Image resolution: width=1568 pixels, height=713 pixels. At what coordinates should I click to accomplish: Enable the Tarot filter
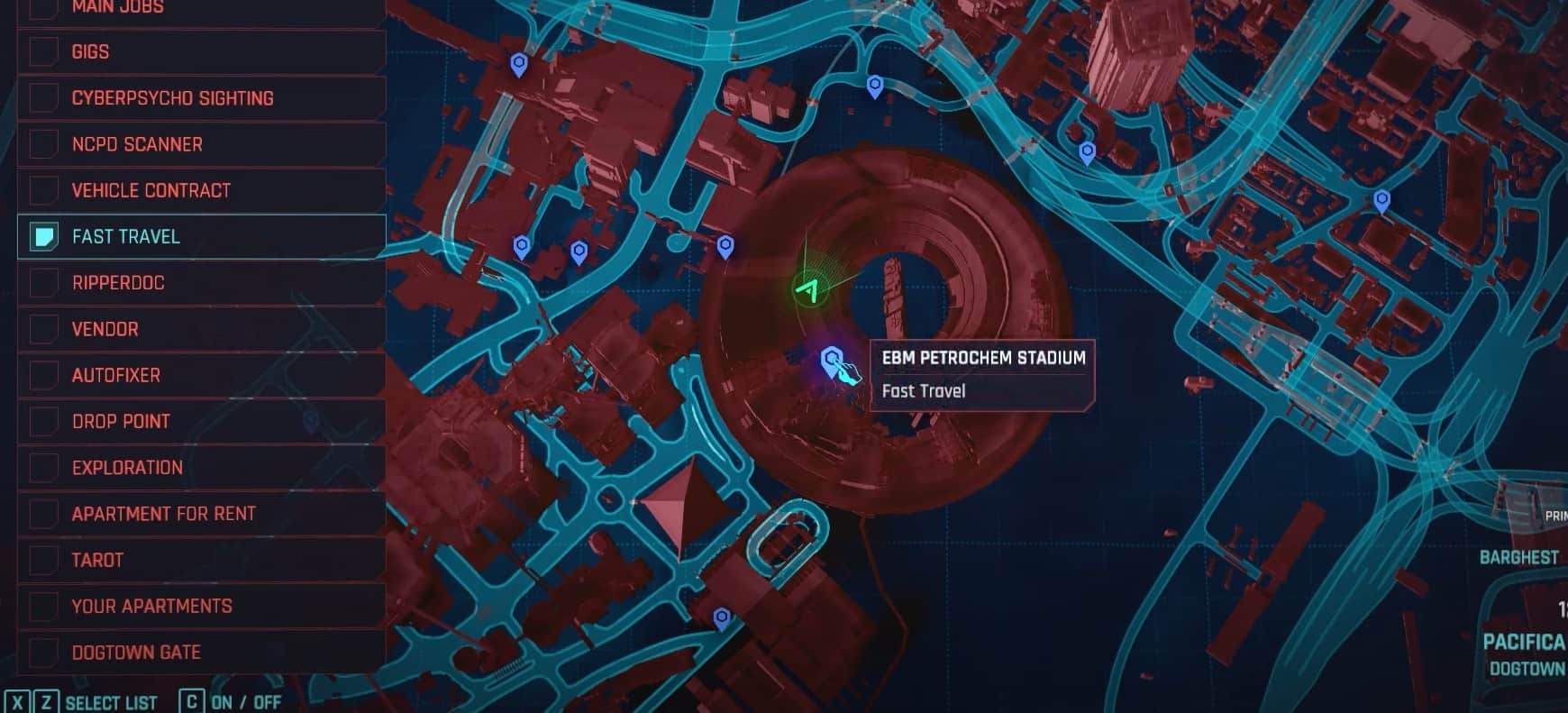[x=43, y=560]
